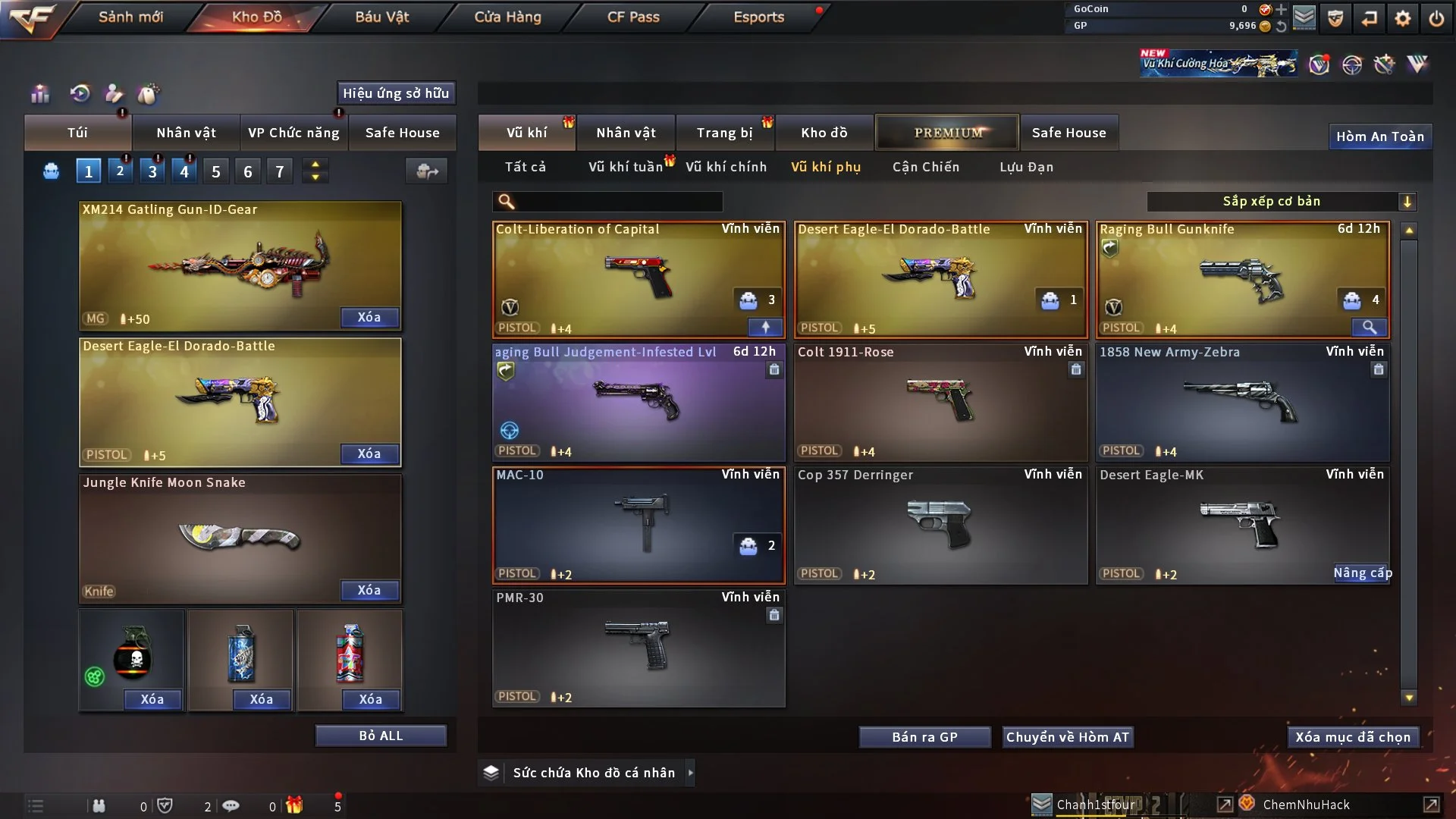Viewport: 1456px width, 819px height.
Task: Move the item with Chuyển về Hòm AT
Action: pos(1068,737)
